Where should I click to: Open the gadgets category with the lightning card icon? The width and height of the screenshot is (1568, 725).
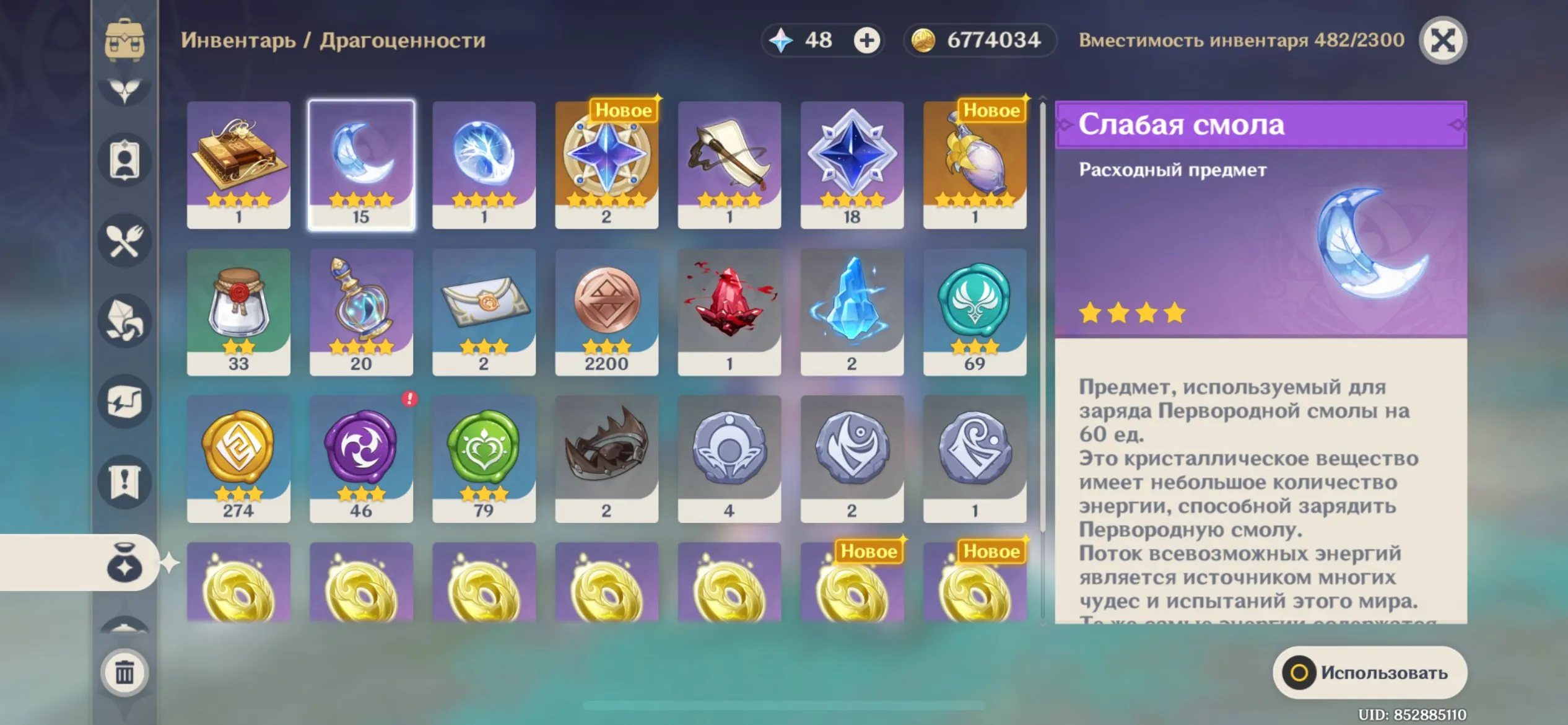[x=124, y=400]
